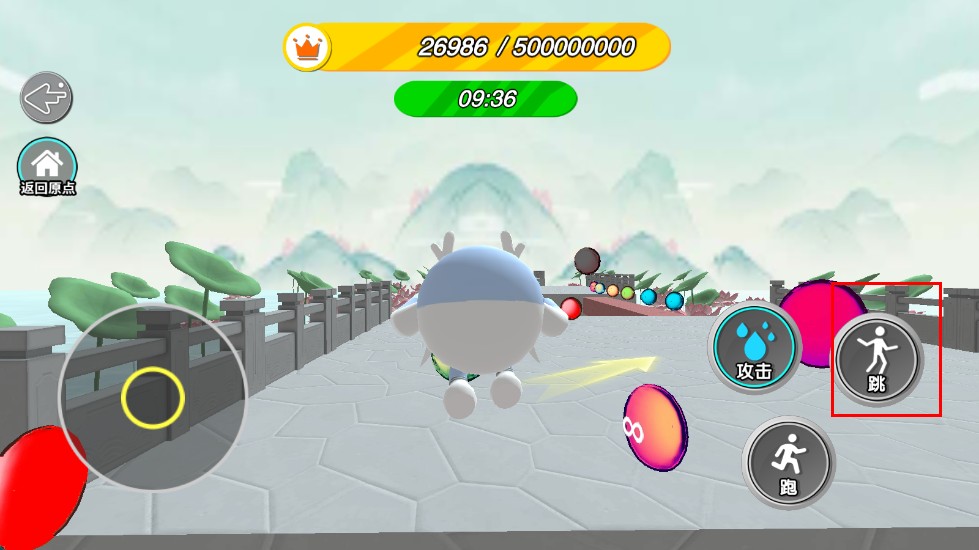Click the virtual joystick's yellow ring
This screenshot has width=979, height=550.
(x=153, y=398)
